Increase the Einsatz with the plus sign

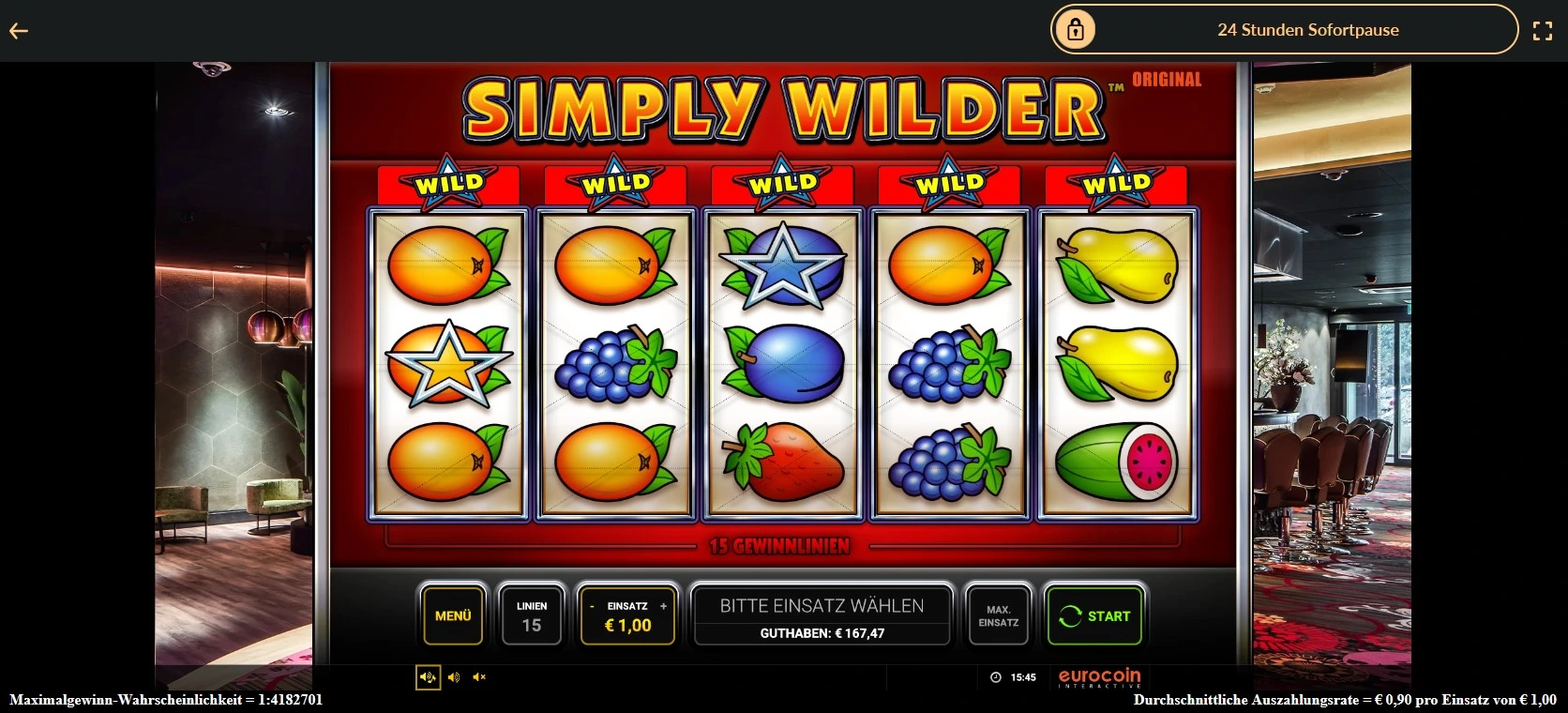pyautogui.click(x=664, y=606)
